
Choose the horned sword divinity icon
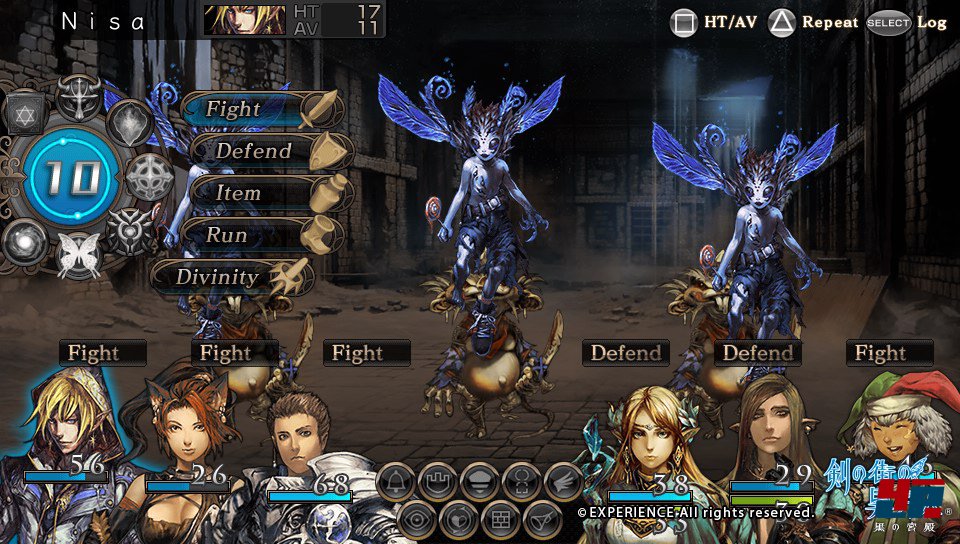[x=78, y=98]
